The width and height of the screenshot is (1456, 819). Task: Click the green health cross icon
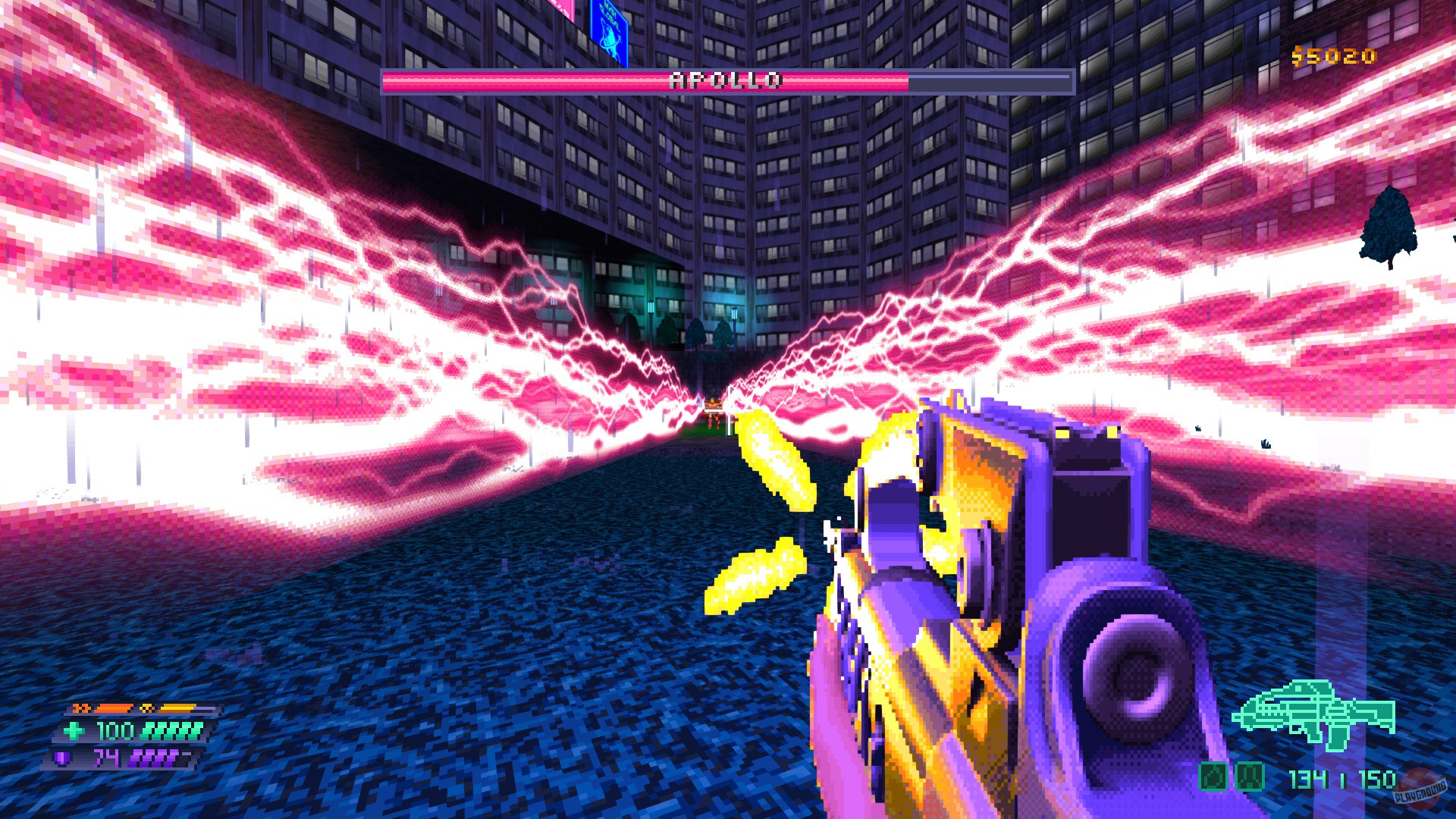coord(74,730)
